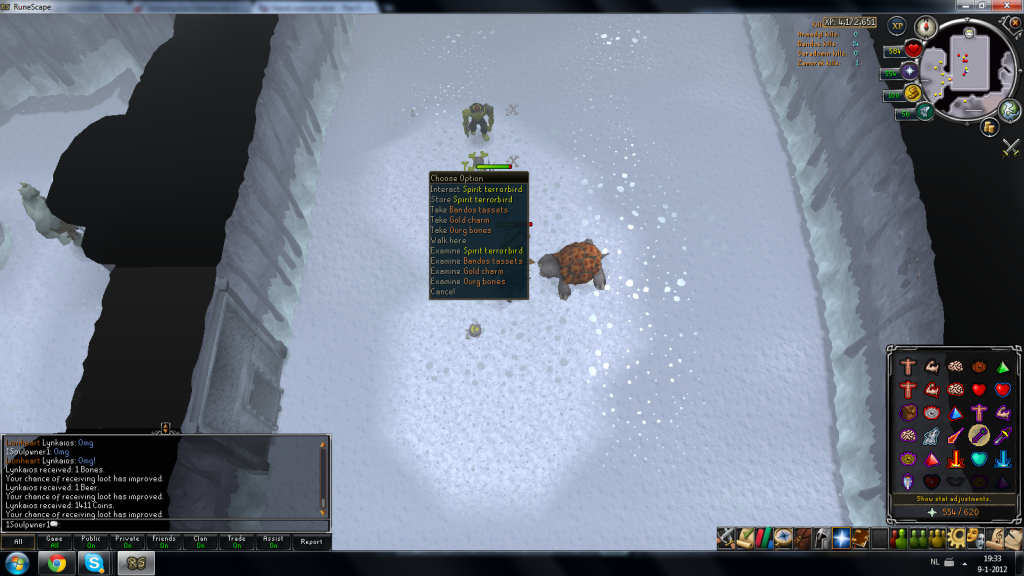Viewport: 1024px width, 576px height.
Task: Click the compass beside the minimap
Action: [x=925, y=27]
